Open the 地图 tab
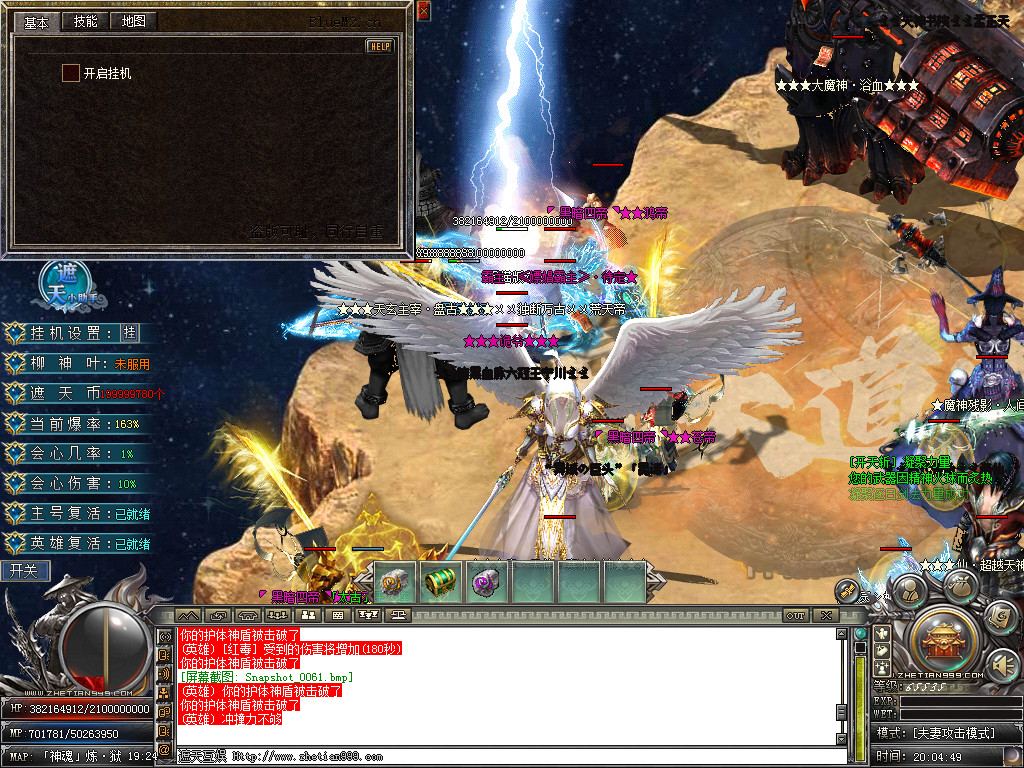The height and width of the screenshot is (768, 1024). (132, 21)
